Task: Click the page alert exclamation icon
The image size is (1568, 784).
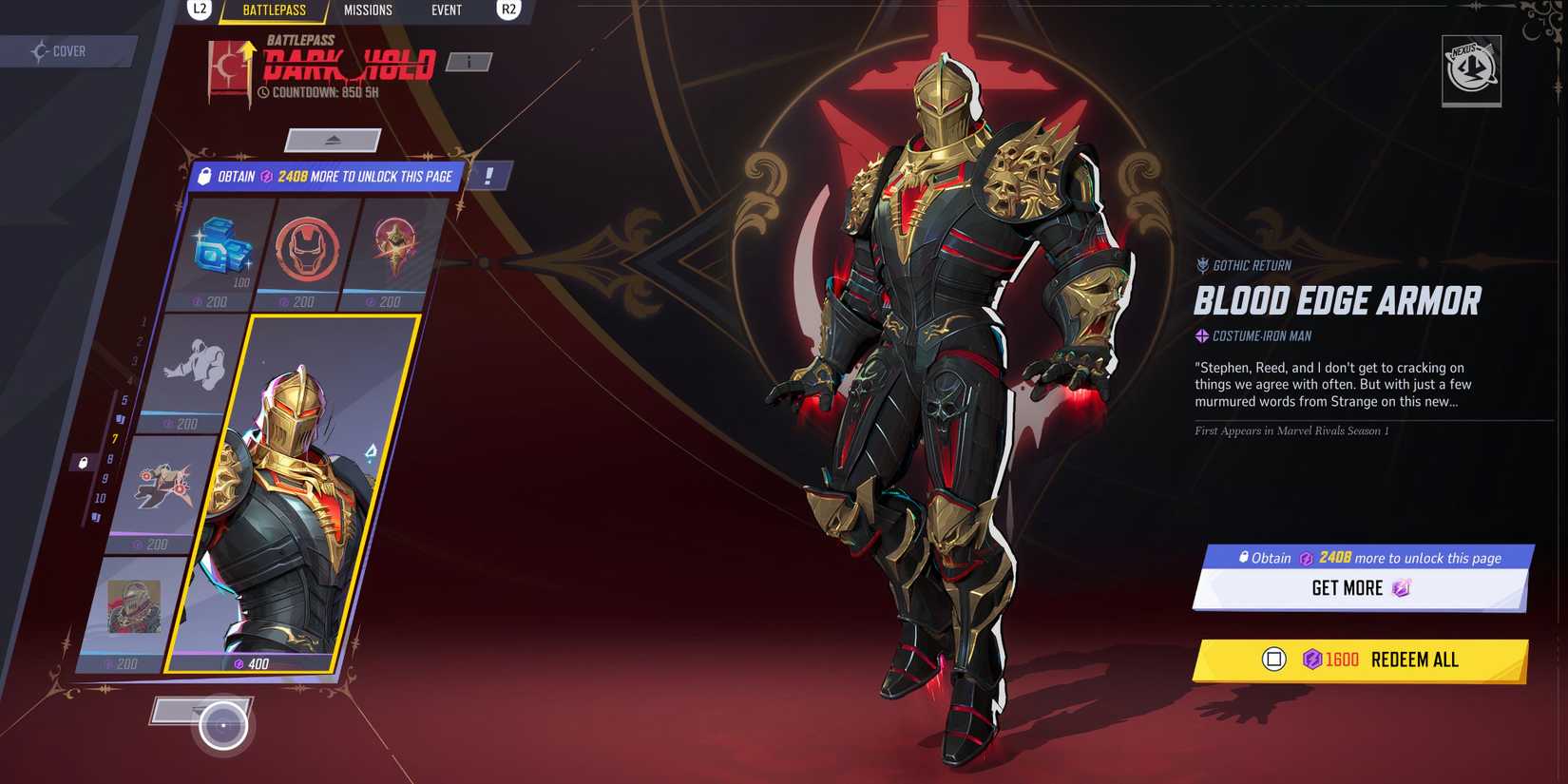Action: 488,177
